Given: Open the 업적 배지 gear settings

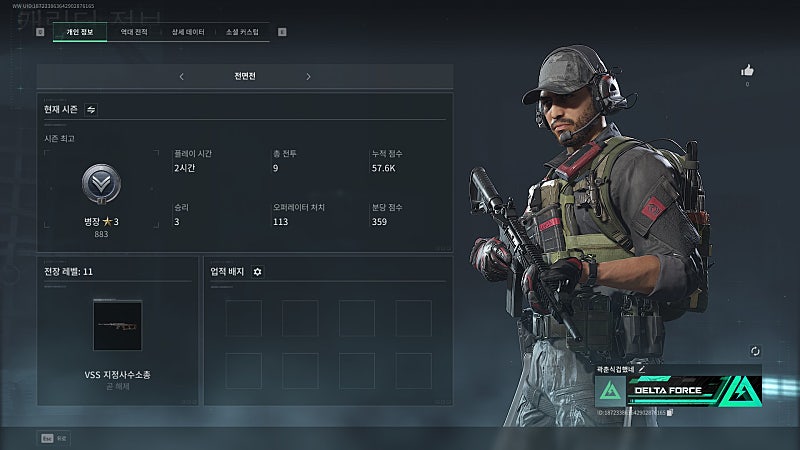Looking at the screenshot, I should click(x=257, y=271).
